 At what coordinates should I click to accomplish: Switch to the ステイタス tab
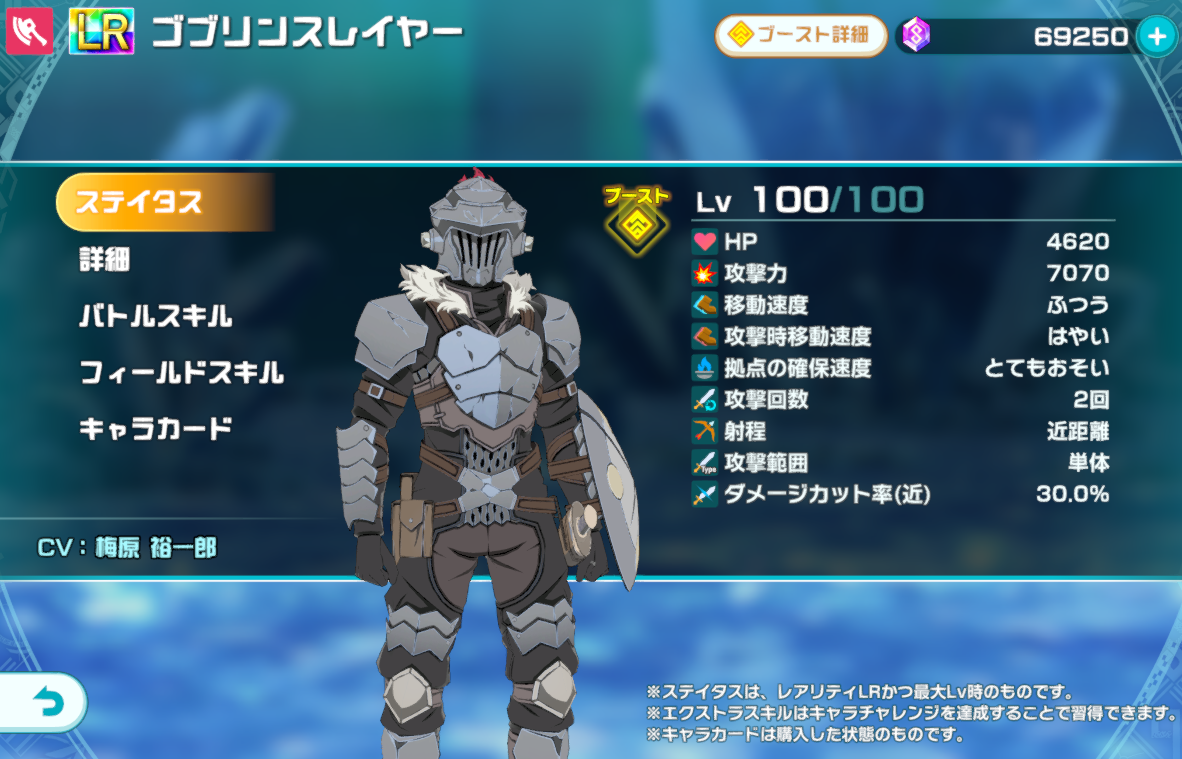(162, 202)
